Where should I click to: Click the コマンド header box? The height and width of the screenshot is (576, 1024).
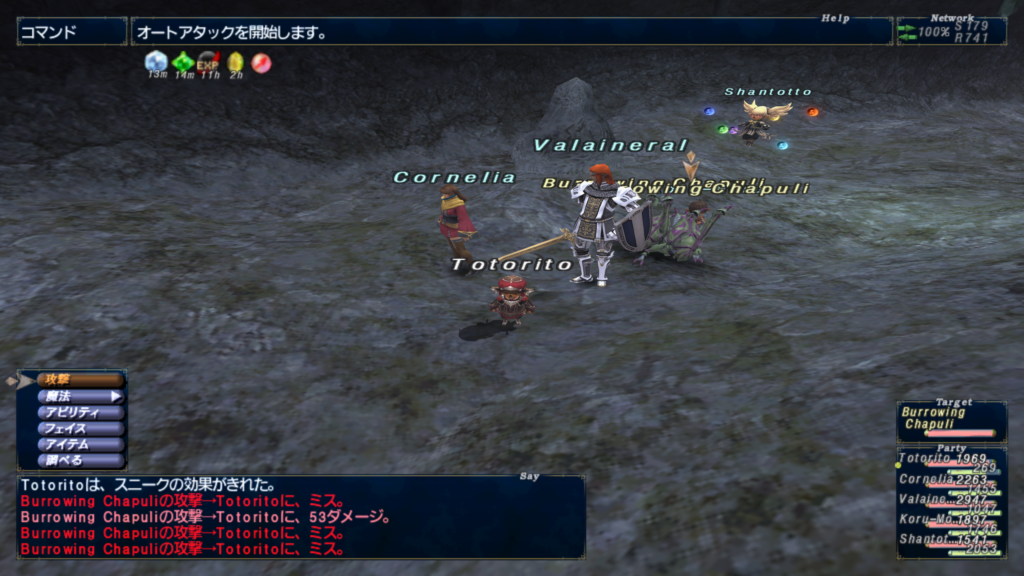pyautogui.click(x=71, y=32)
